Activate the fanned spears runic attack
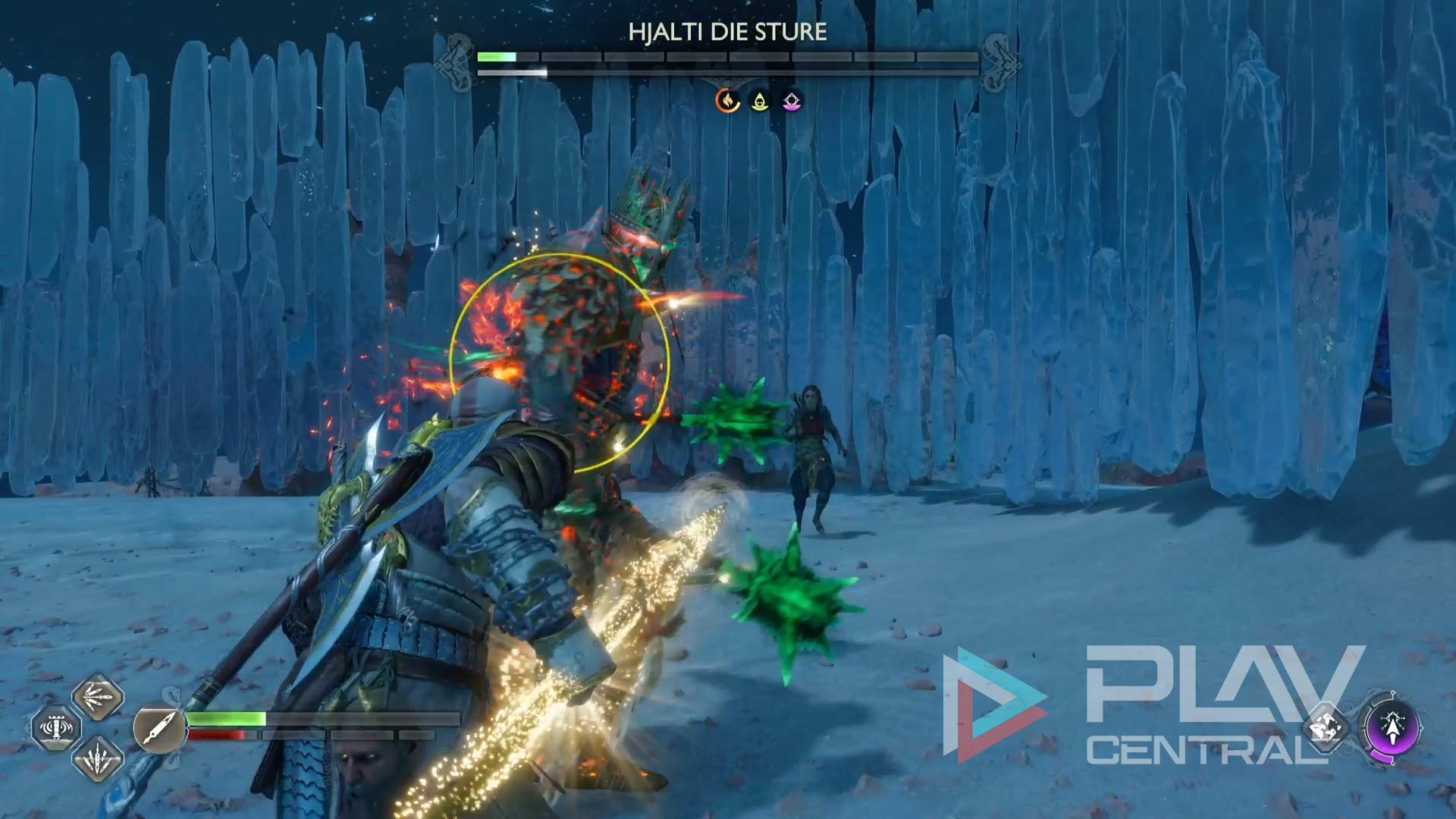This screenshot has height=819, width=1456. [98, 697]
